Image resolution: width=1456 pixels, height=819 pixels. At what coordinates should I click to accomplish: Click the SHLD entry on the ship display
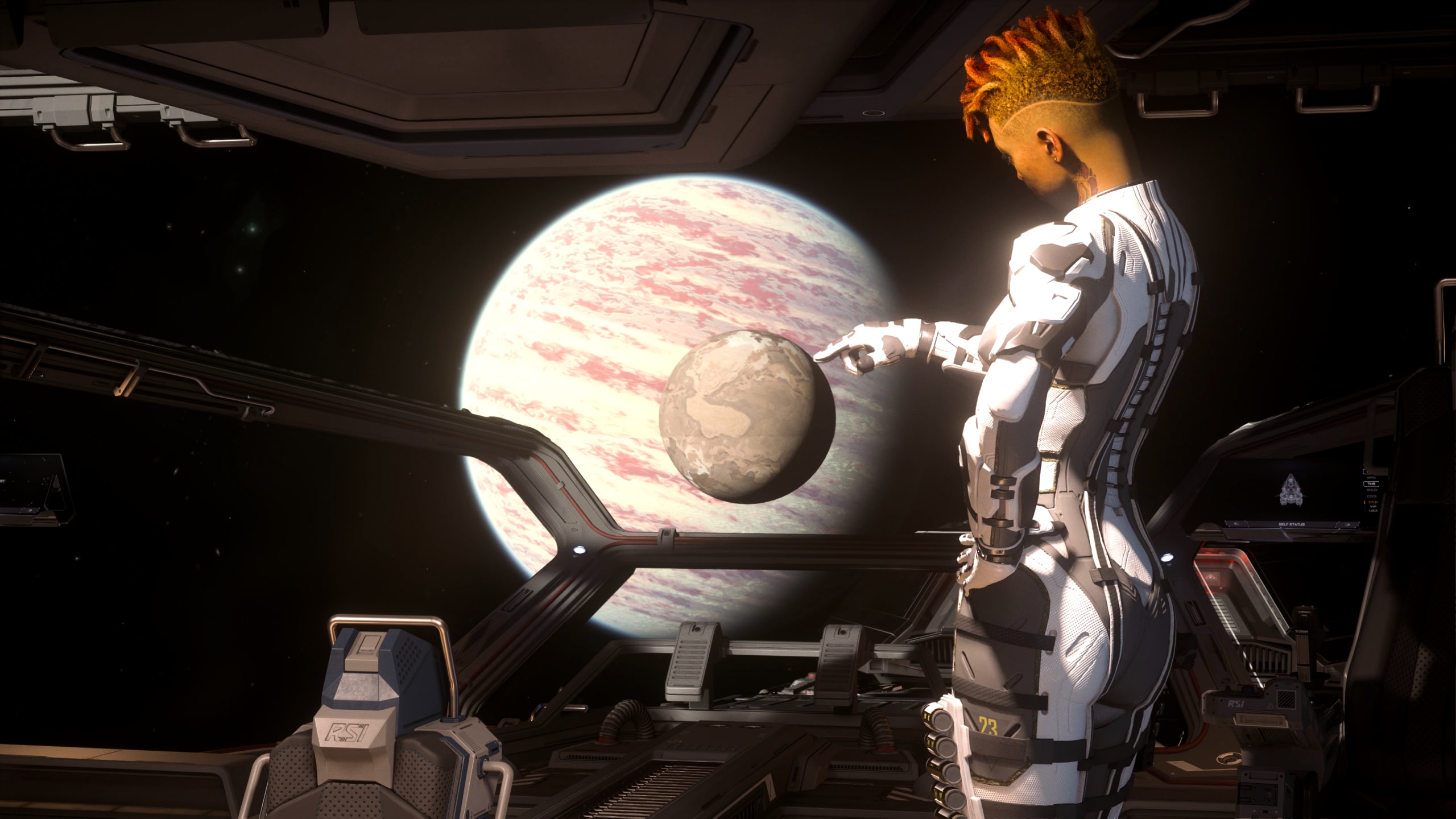tap(1371, 490)
